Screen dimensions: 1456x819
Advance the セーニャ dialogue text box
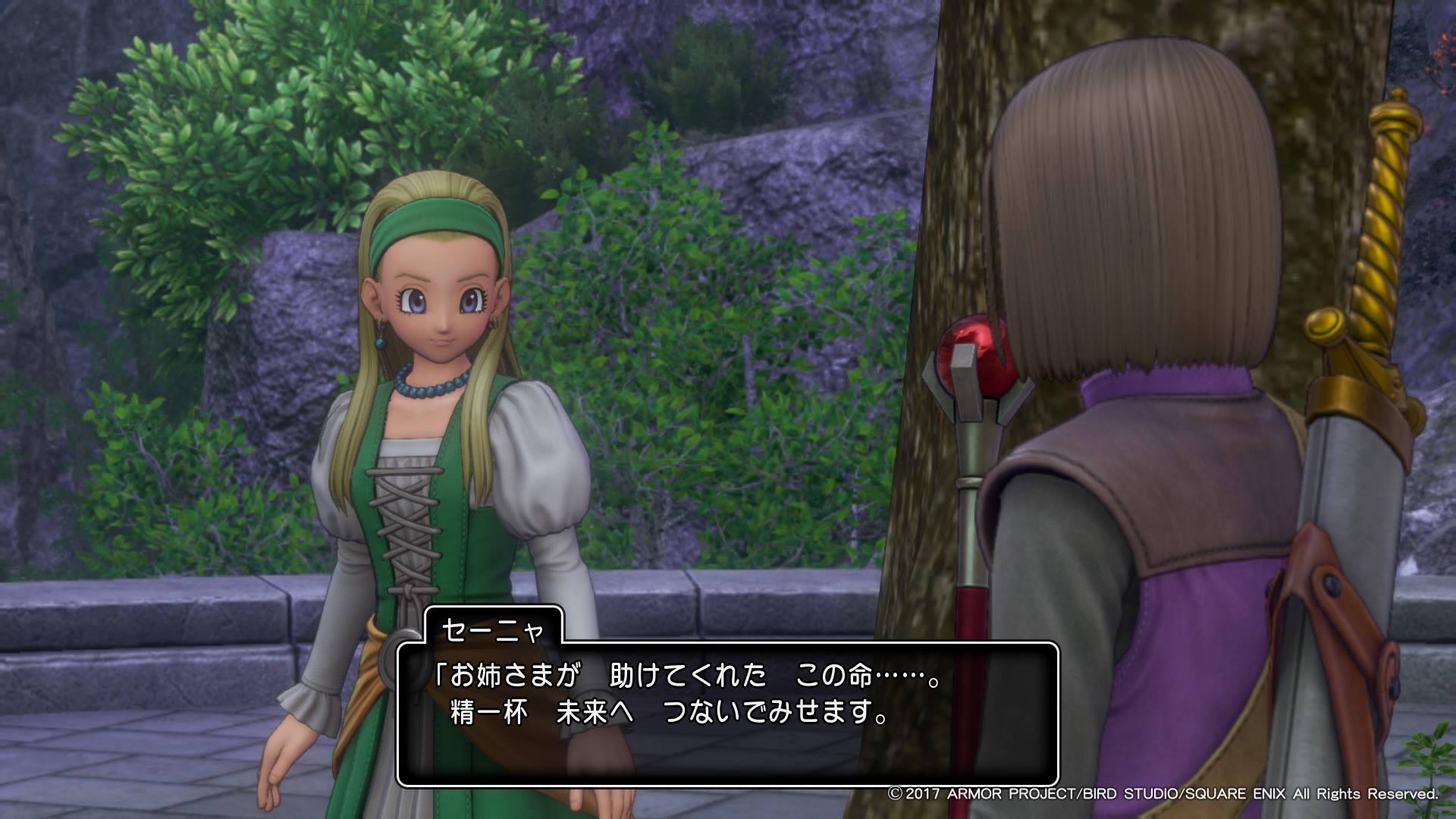(727, 713)
